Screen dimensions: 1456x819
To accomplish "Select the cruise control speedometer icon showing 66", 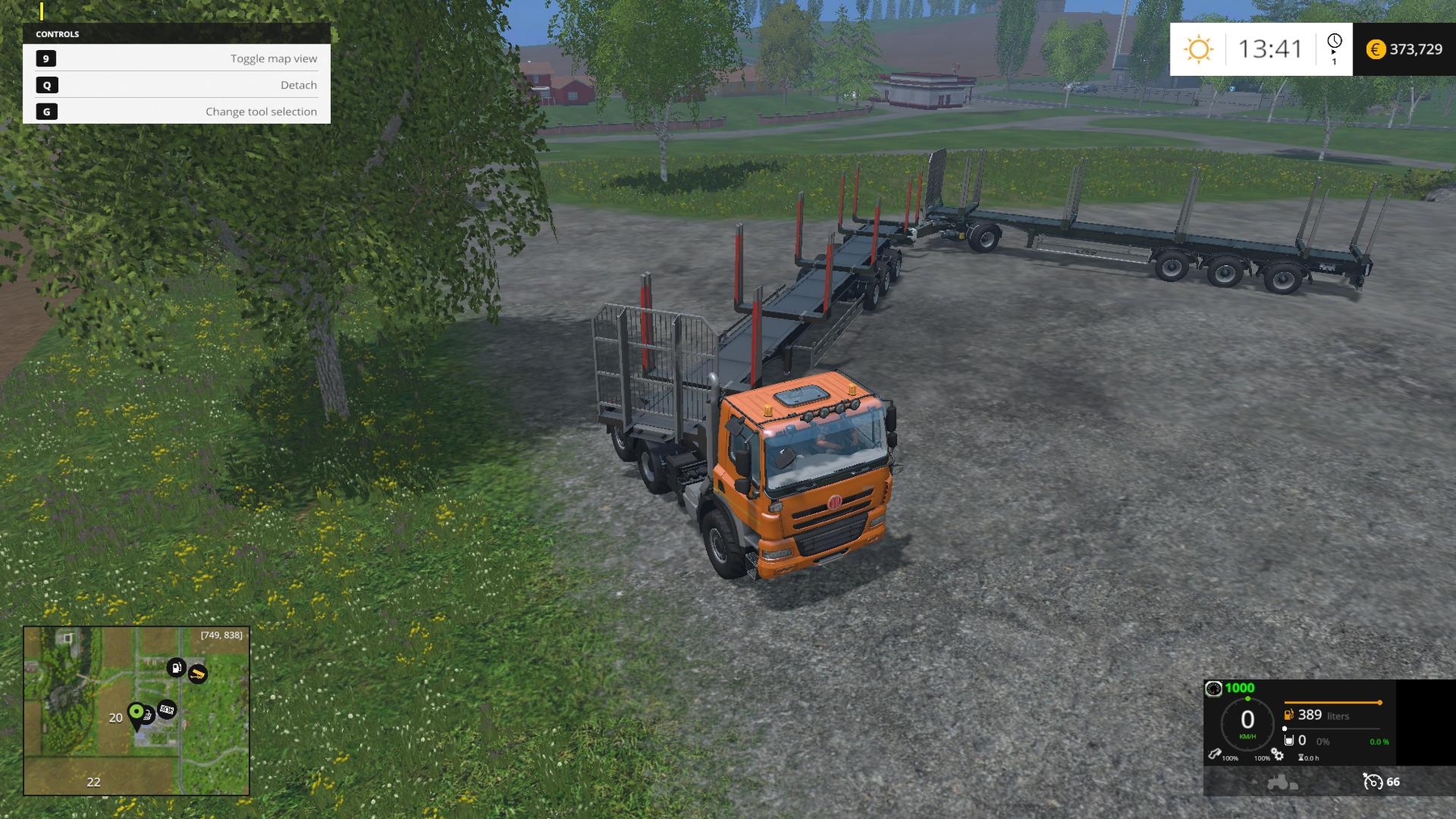I will click(x=1373, y=783).
